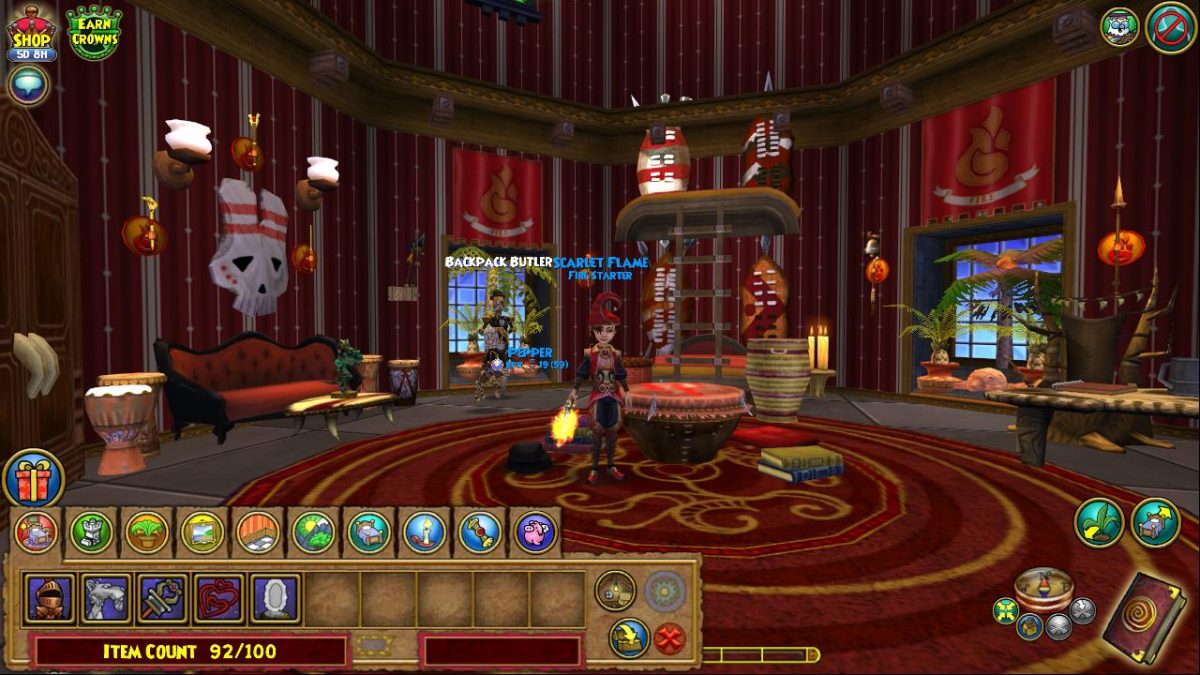Click the treasure chest pickup button
The width and height of the screenshot is (1200, 675).
coord(629,638)
